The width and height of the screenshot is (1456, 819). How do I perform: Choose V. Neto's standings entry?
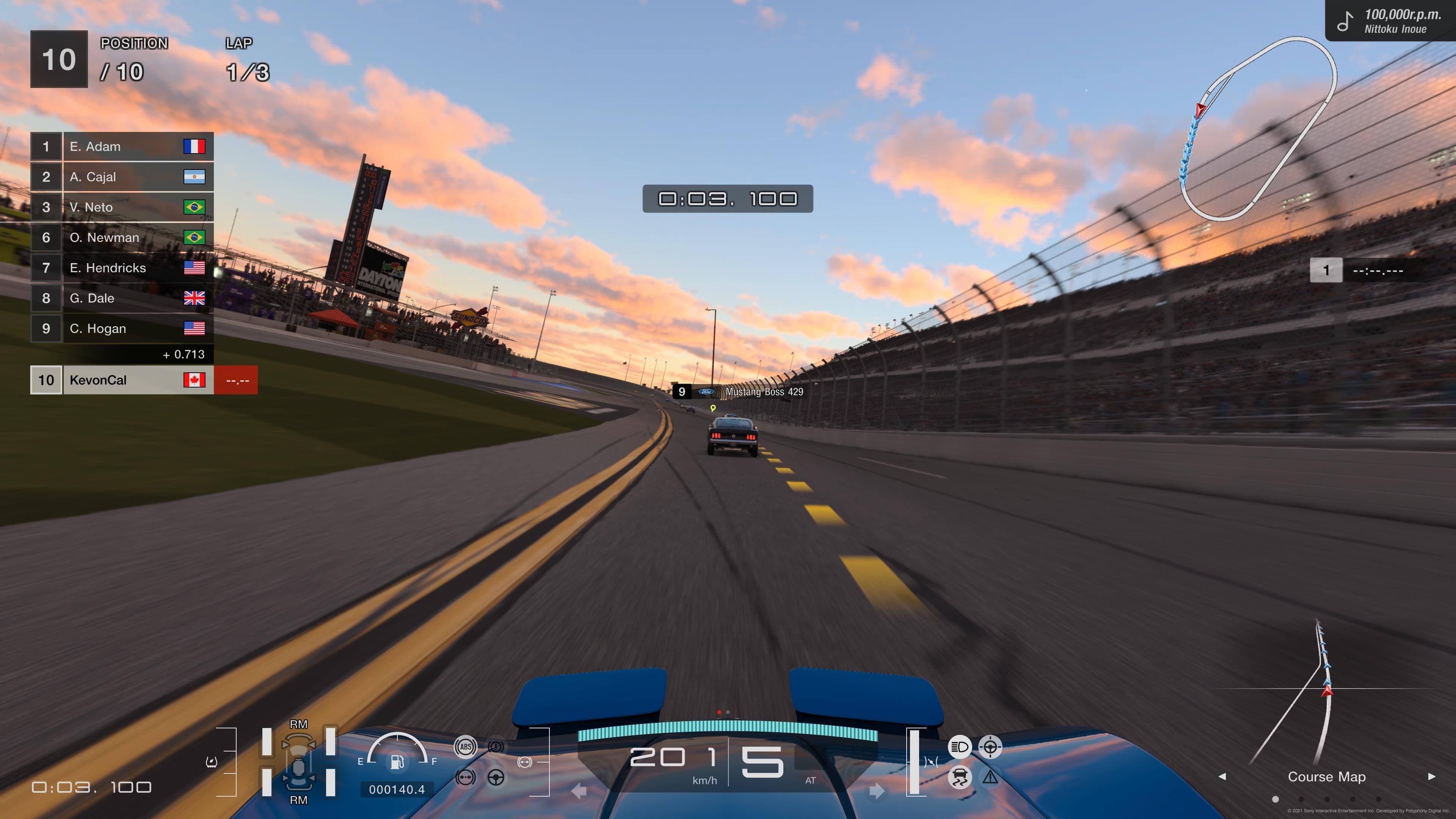click(x=121, y=207)
